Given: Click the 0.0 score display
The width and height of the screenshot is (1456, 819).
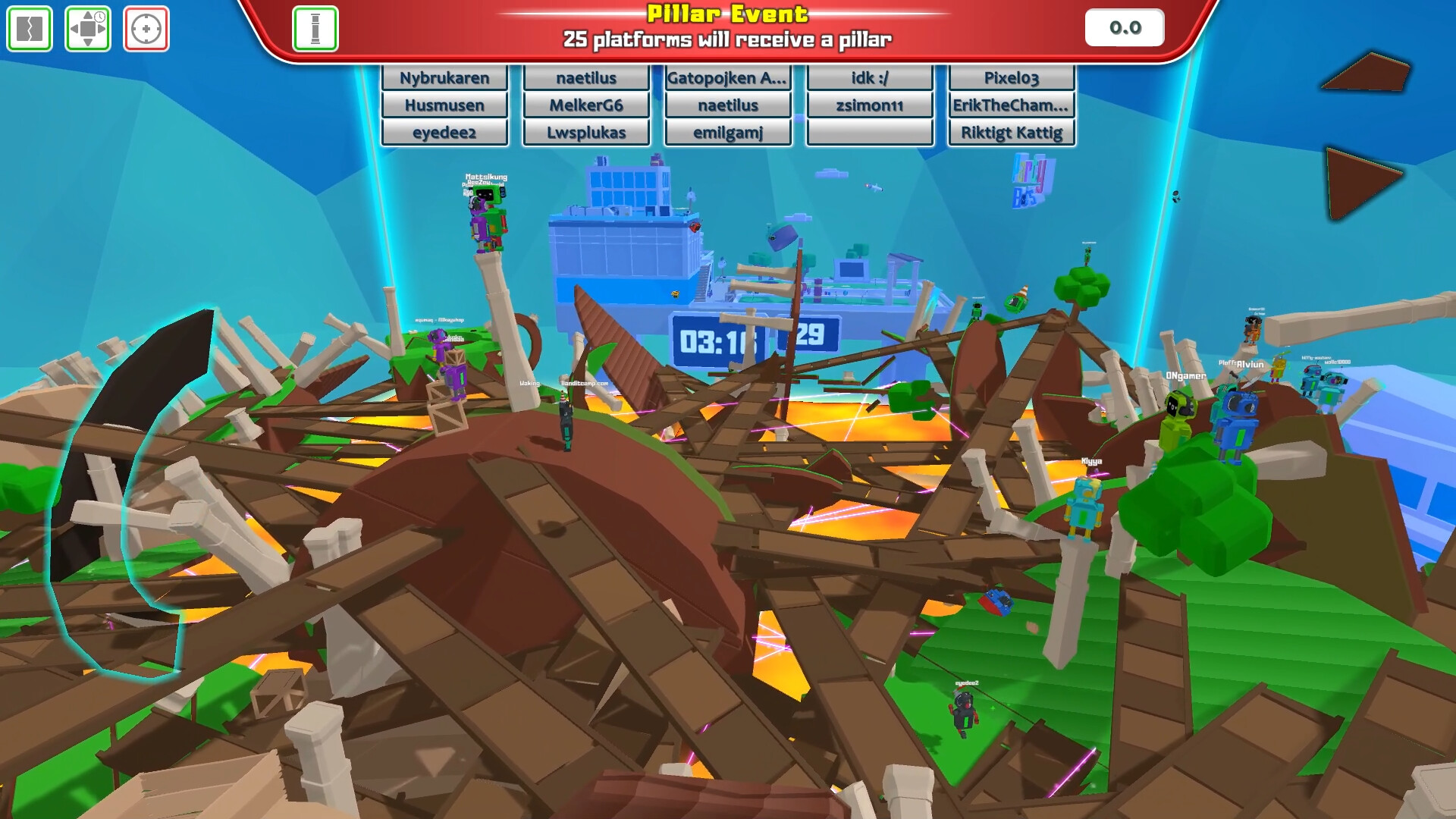Looking at the screenshot, I should click(x=1124, y=27).
